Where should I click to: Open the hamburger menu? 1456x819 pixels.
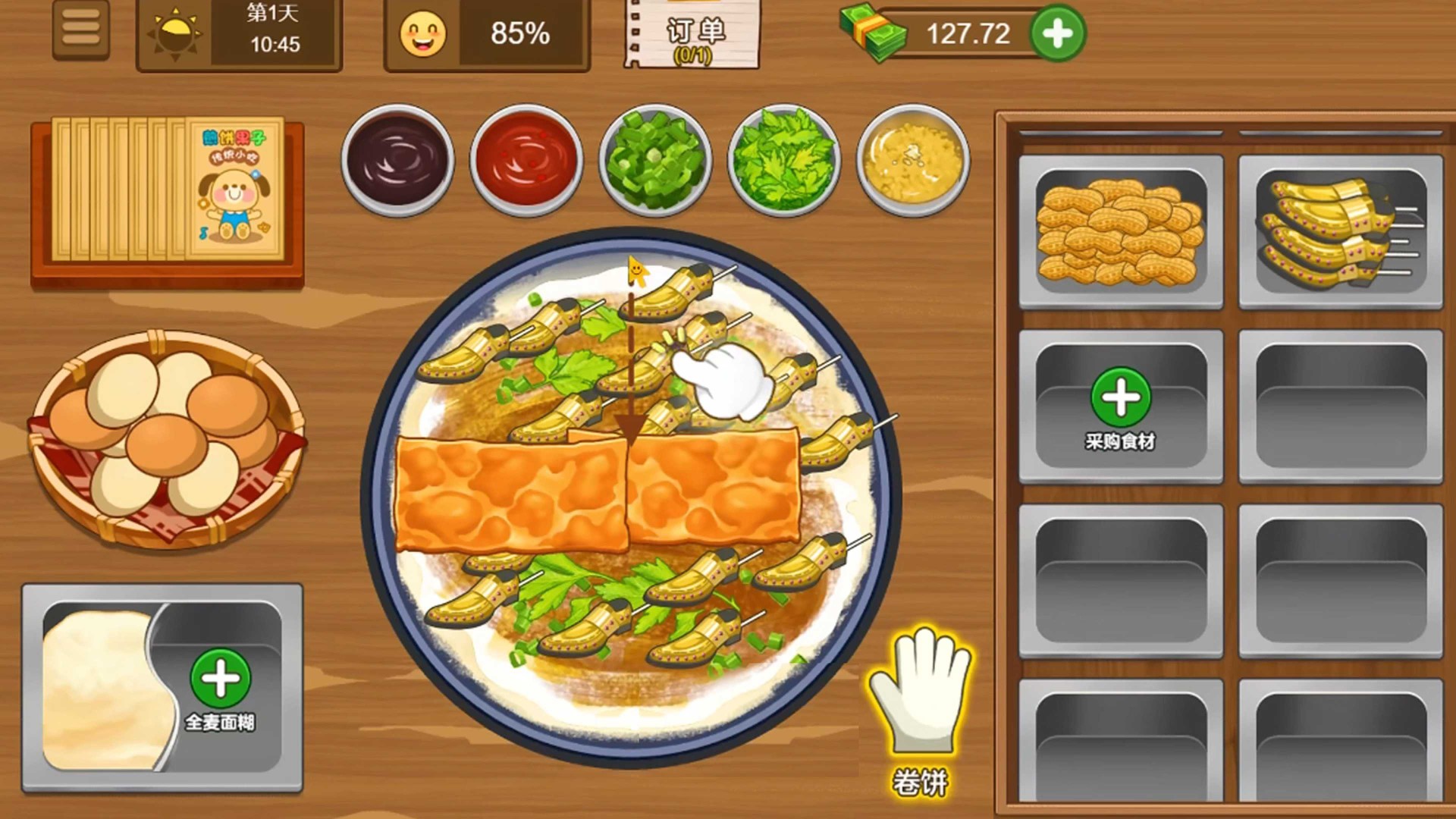(x=81, y=30)
